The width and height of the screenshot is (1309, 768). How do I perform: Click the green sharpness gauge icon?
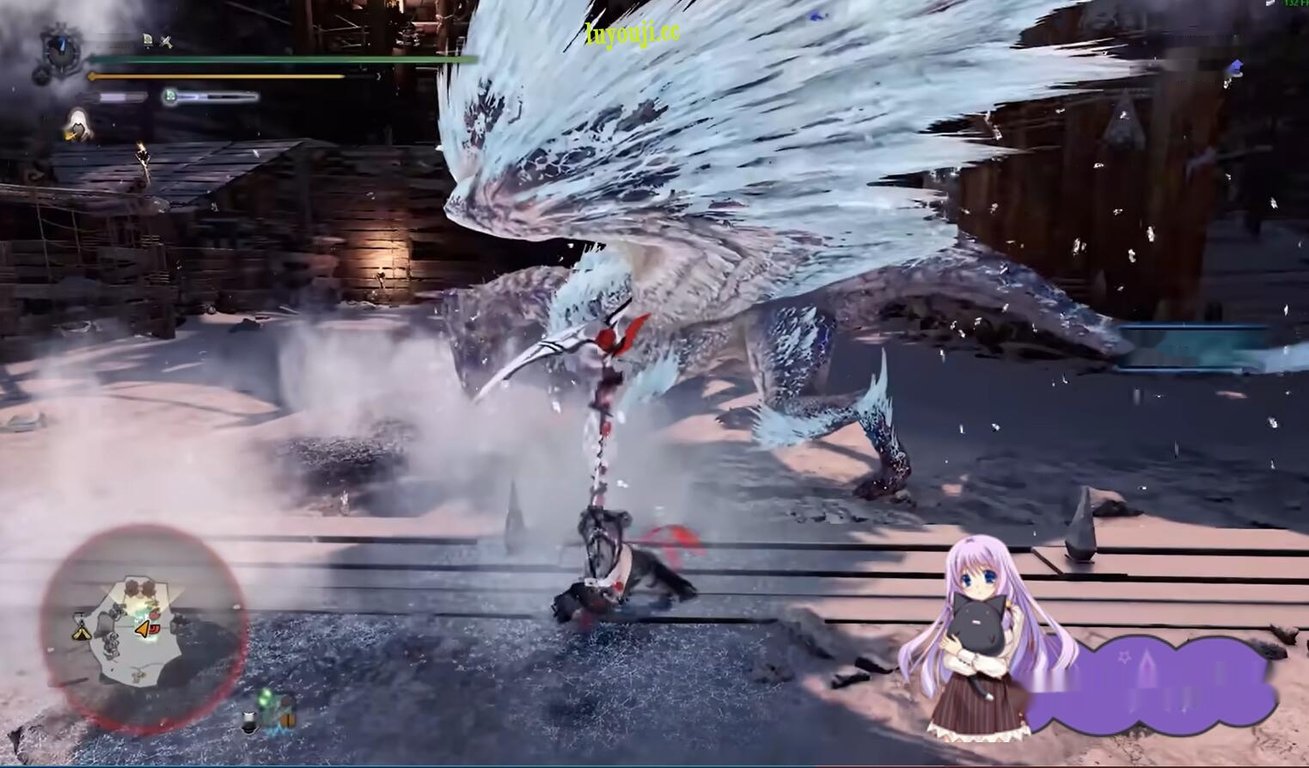pos(169,96)
